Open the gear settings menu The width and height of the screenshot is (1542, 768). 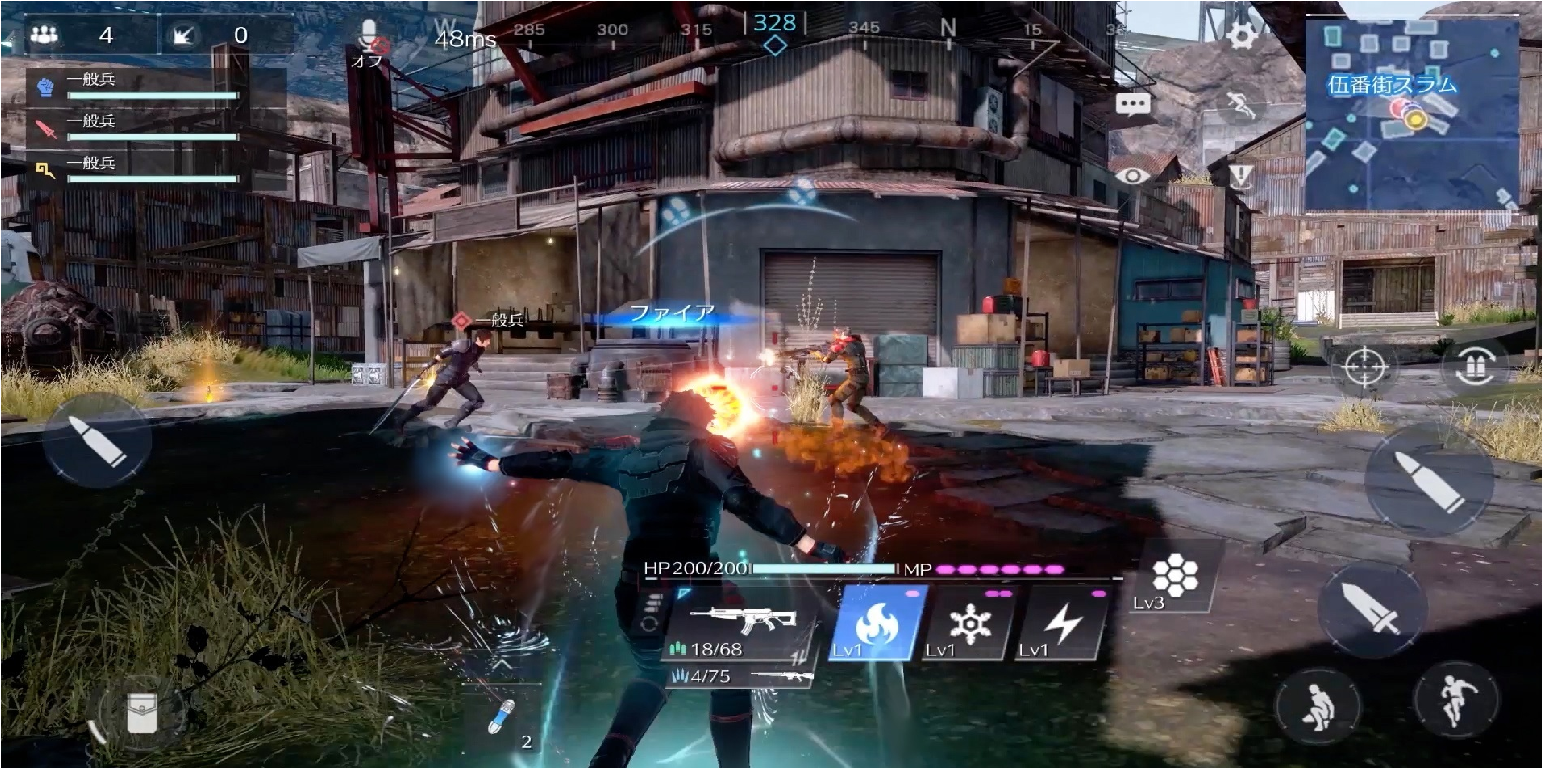1241,35
